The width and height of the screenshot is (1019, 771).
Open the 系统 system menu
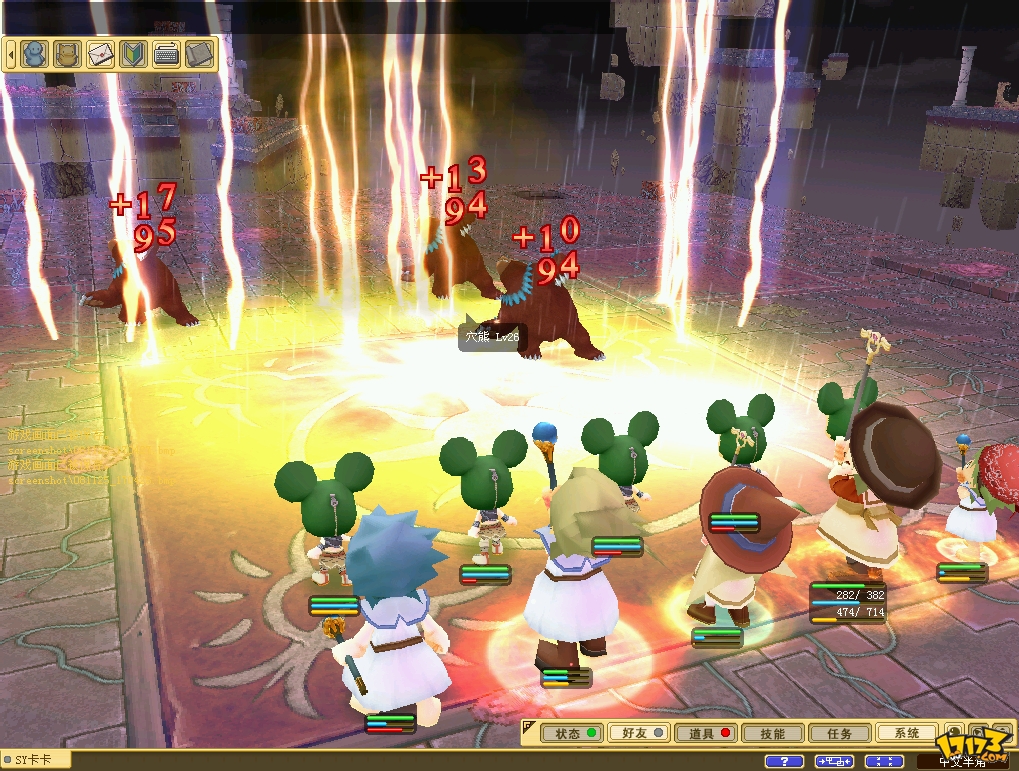click(x=906, y=733)
